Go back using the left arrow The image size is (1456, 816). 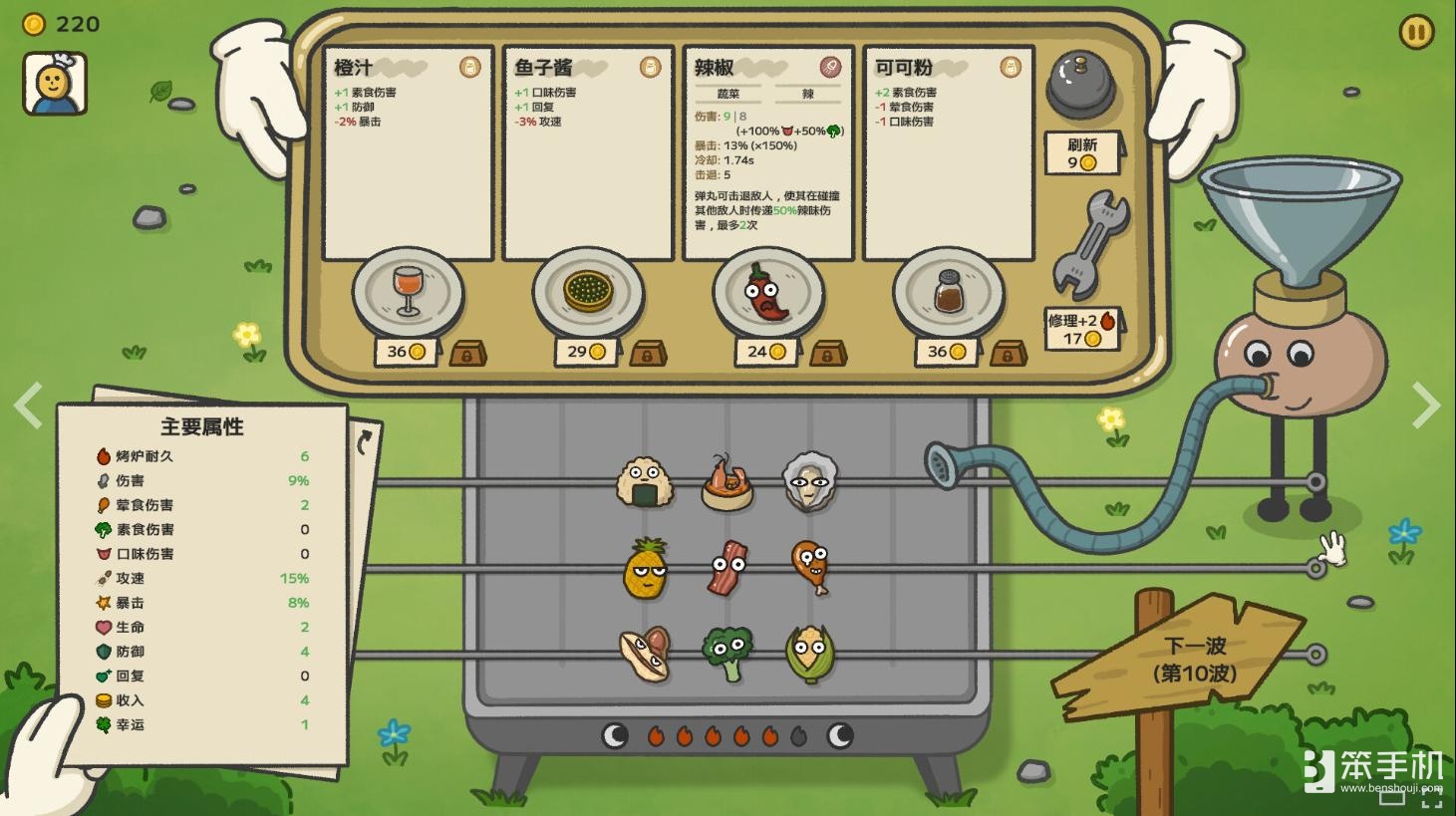click(x=27, y=405)
